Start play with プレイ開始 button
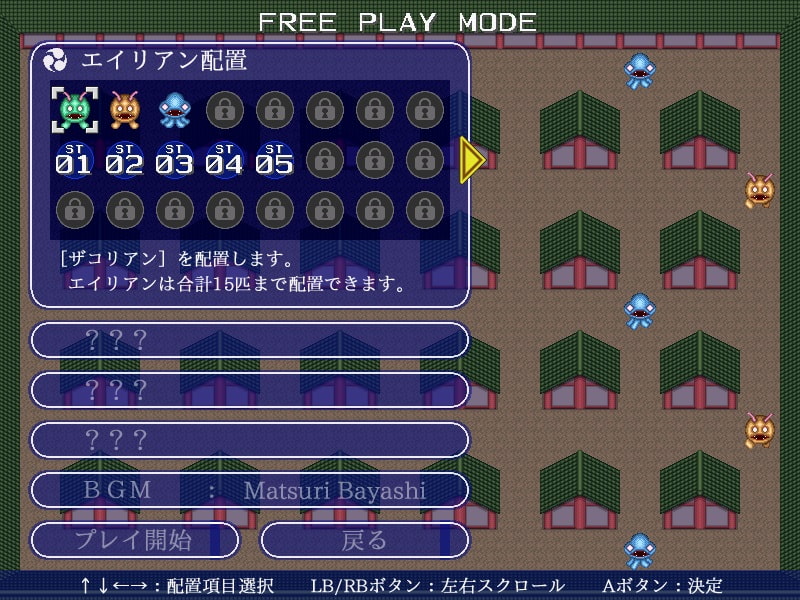 135,540
